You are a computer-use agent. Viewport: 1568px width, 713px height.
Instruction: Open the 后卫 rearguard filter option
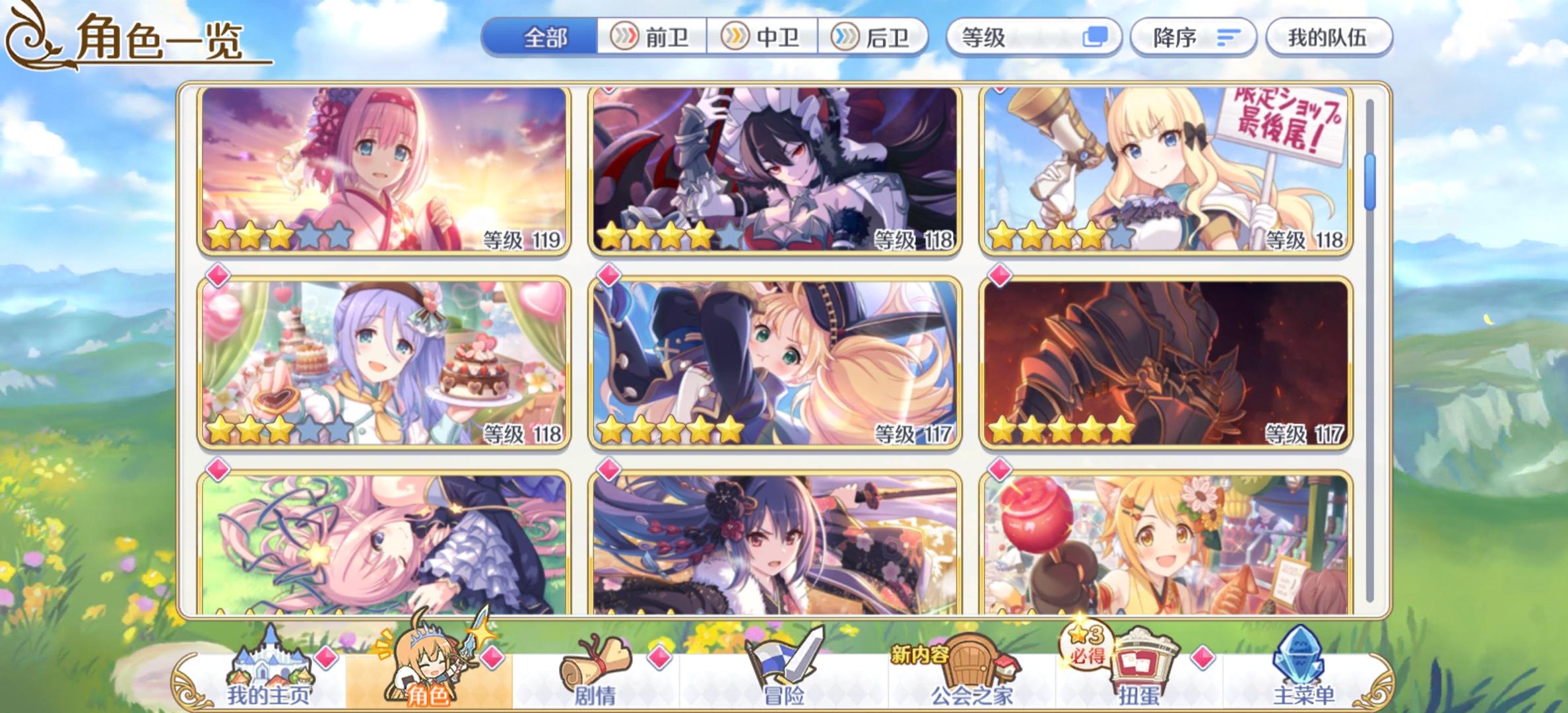pos(875,39)
